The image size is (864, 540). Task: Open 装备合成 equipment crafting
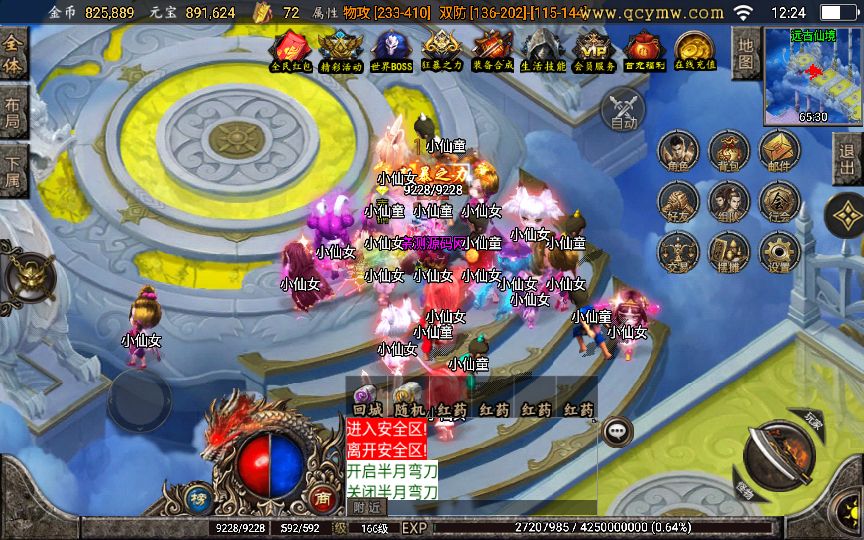point(492,50)
